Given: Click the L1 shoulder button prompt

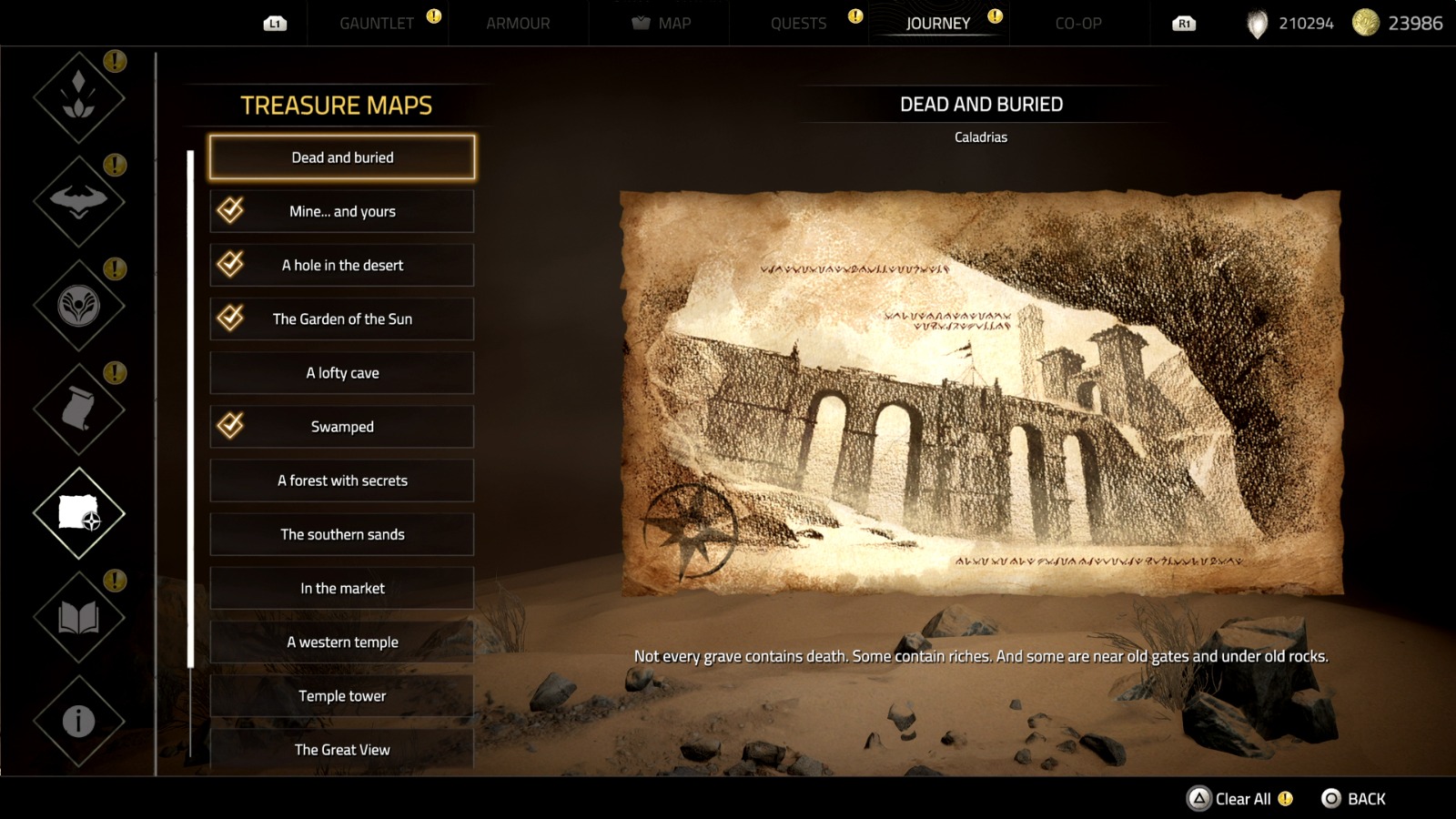Looking at the screenshot, I should point(273,25).
